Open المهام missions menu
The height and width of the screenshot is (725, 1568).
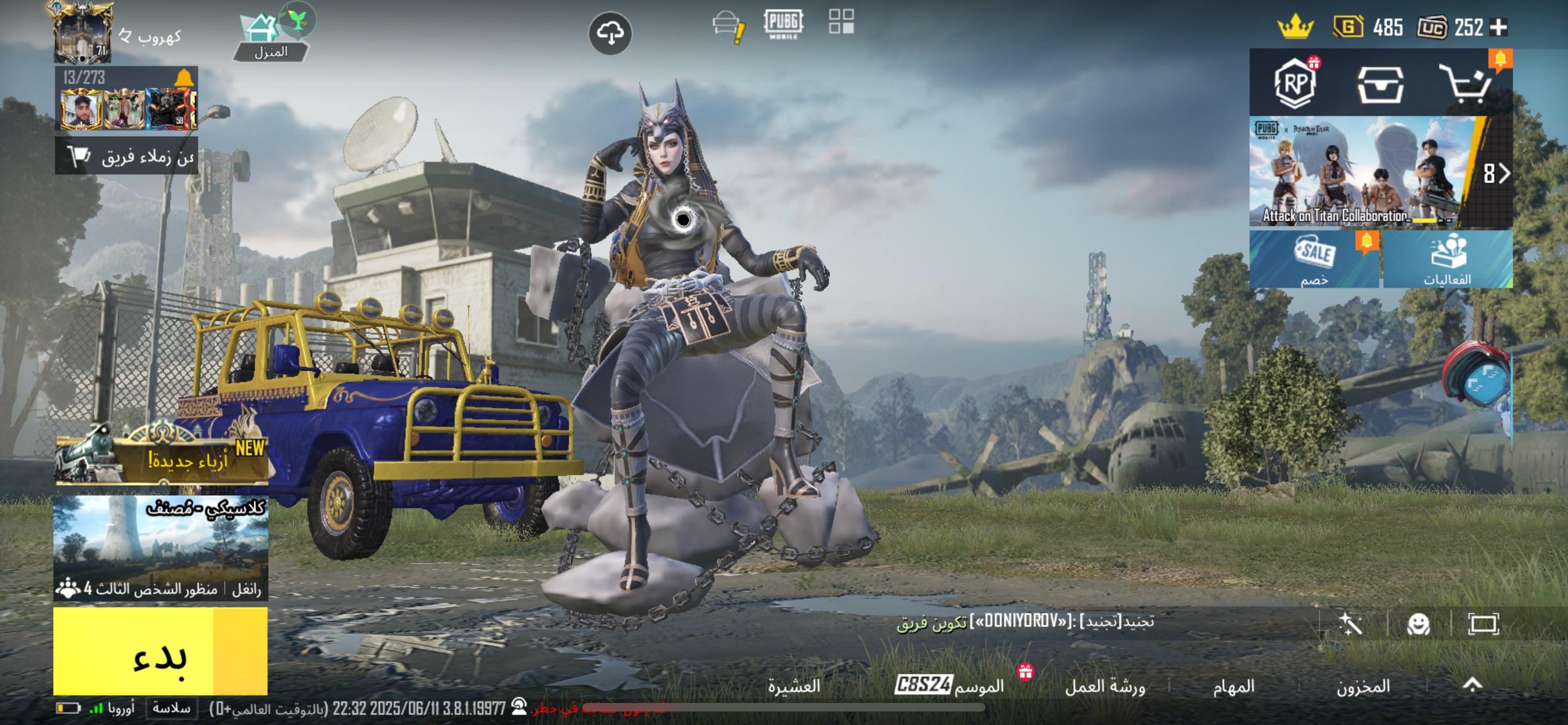click(1233, 687)
